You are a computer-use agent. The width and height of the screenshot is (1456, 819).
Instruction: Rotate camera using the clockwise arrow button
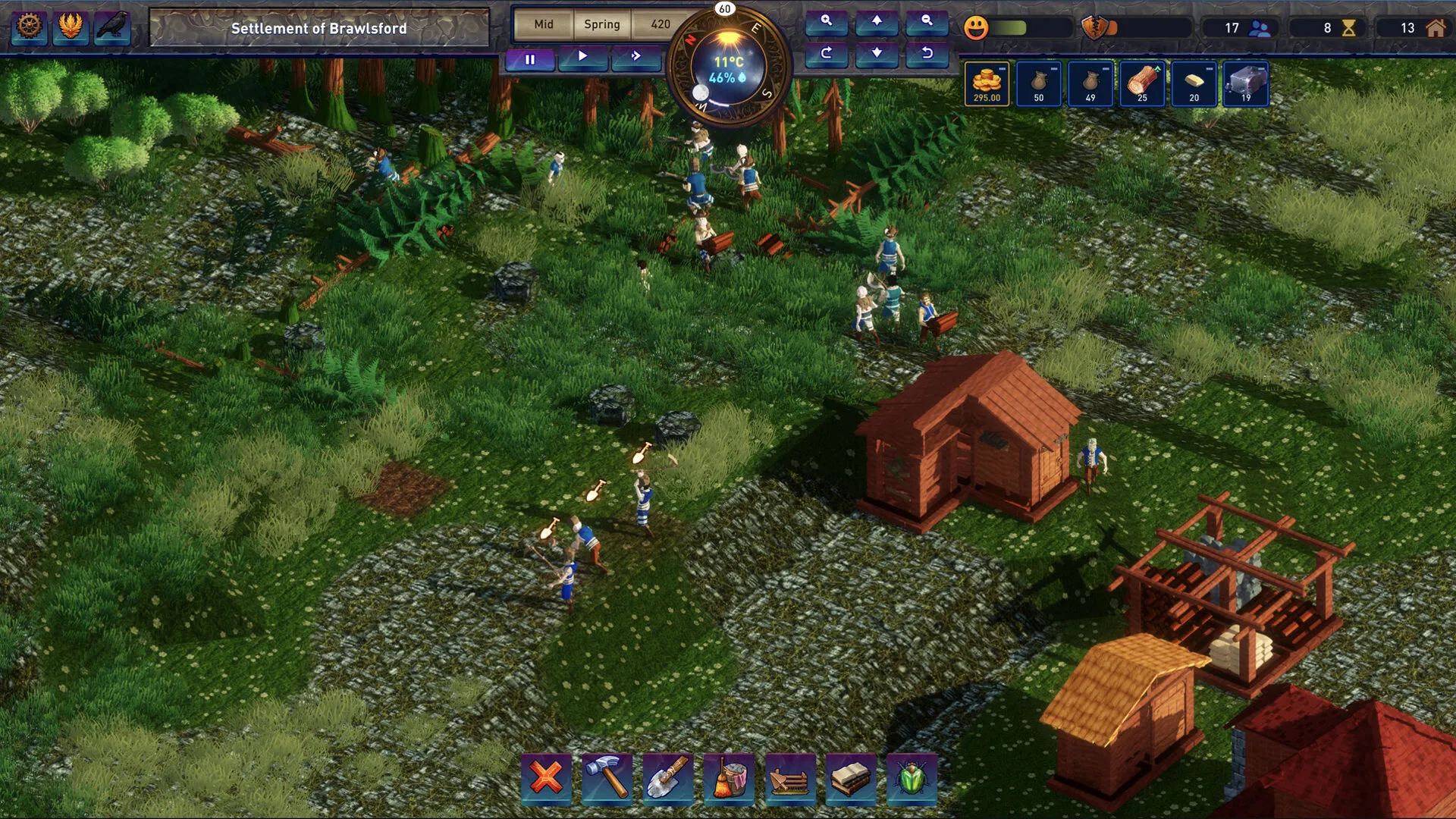click(827, 53)
